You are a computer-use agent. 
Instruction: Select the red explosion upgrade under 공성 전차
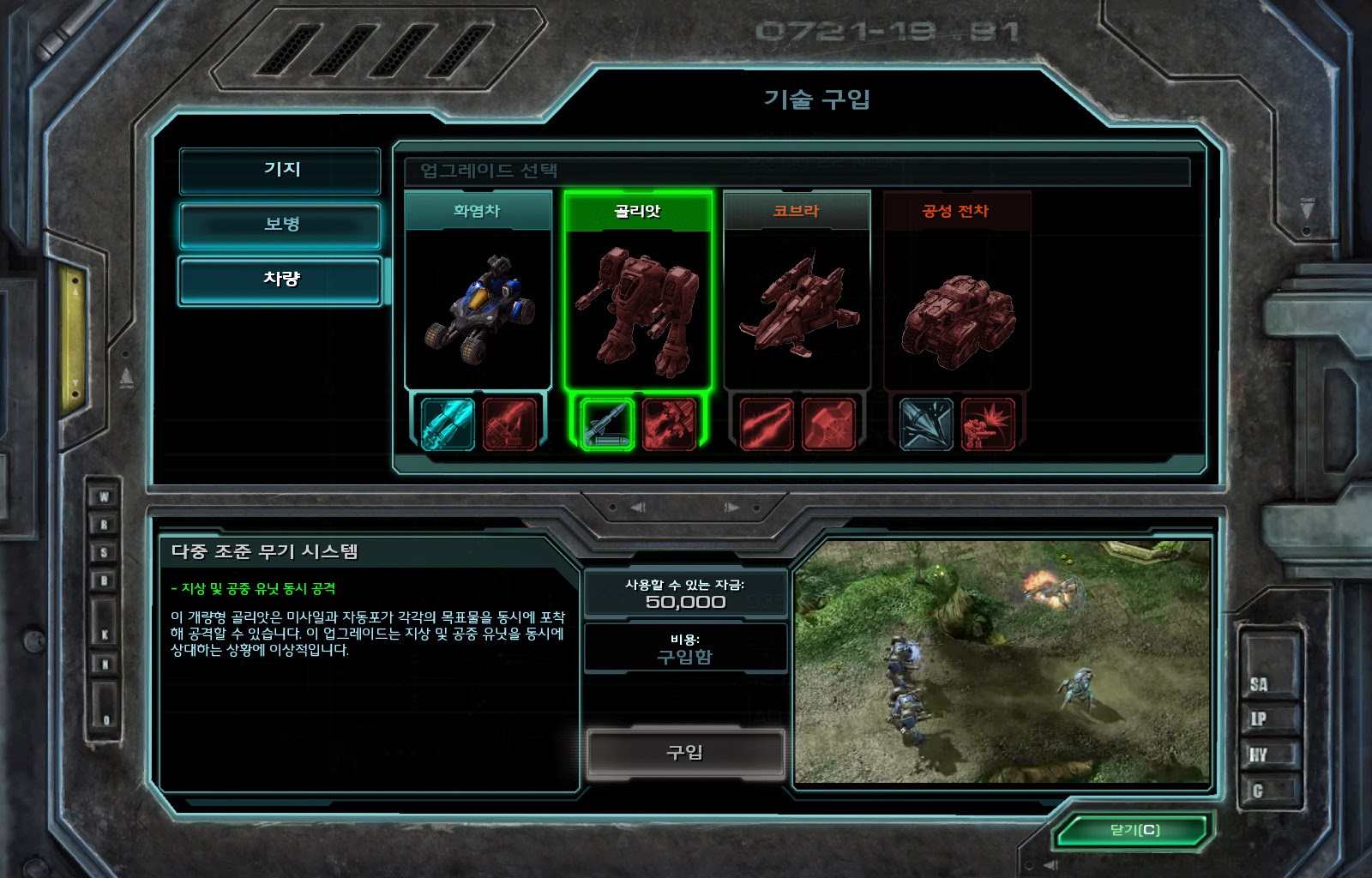(988, 424)
